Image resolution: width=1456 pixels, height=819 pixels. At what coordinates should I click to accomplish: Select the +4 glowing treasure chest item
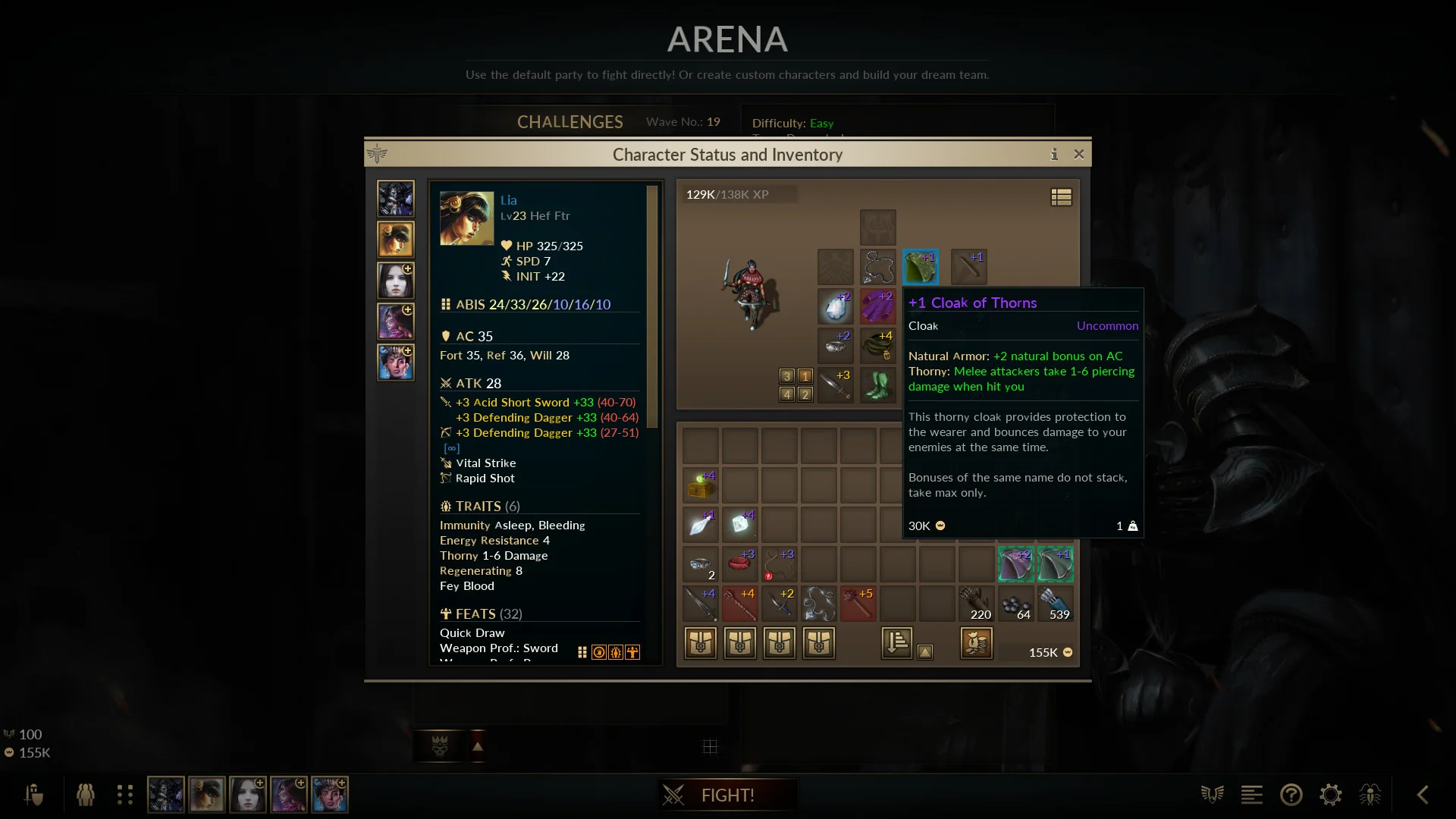tap(701, 486)
